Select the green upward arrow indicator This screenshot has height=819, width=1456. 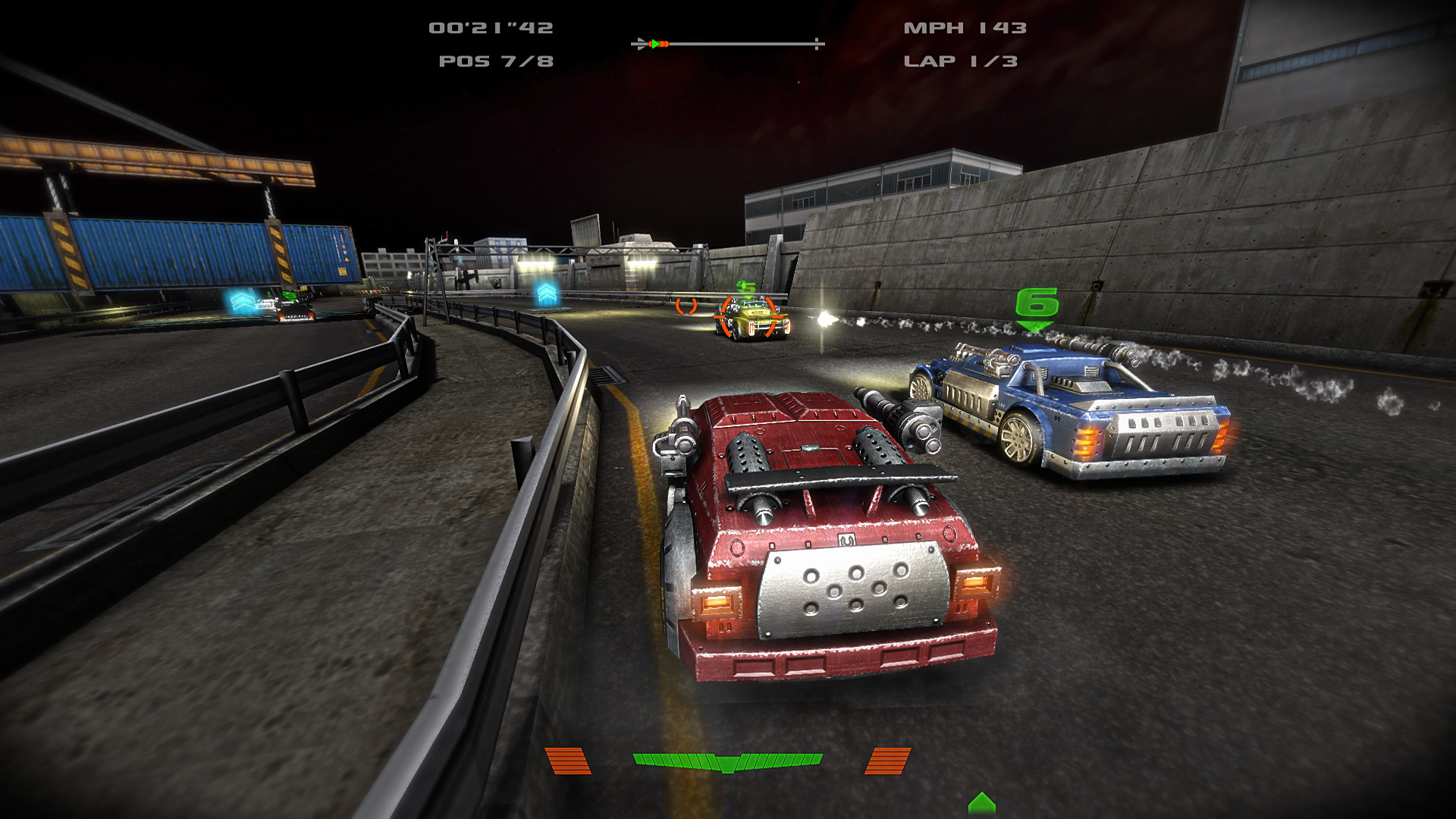point(982,802)
